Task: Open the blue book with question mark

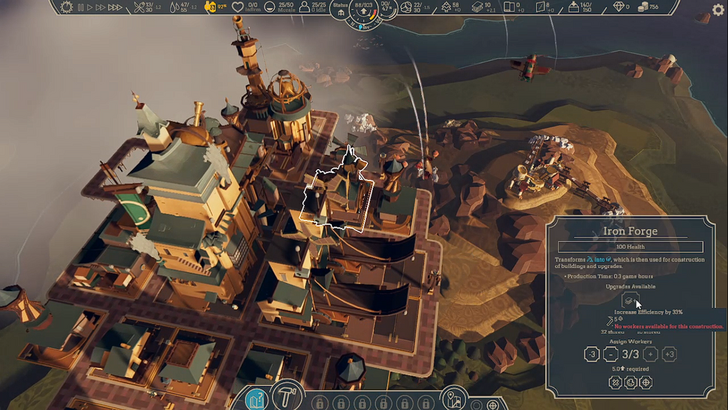Action: (256, 400)
